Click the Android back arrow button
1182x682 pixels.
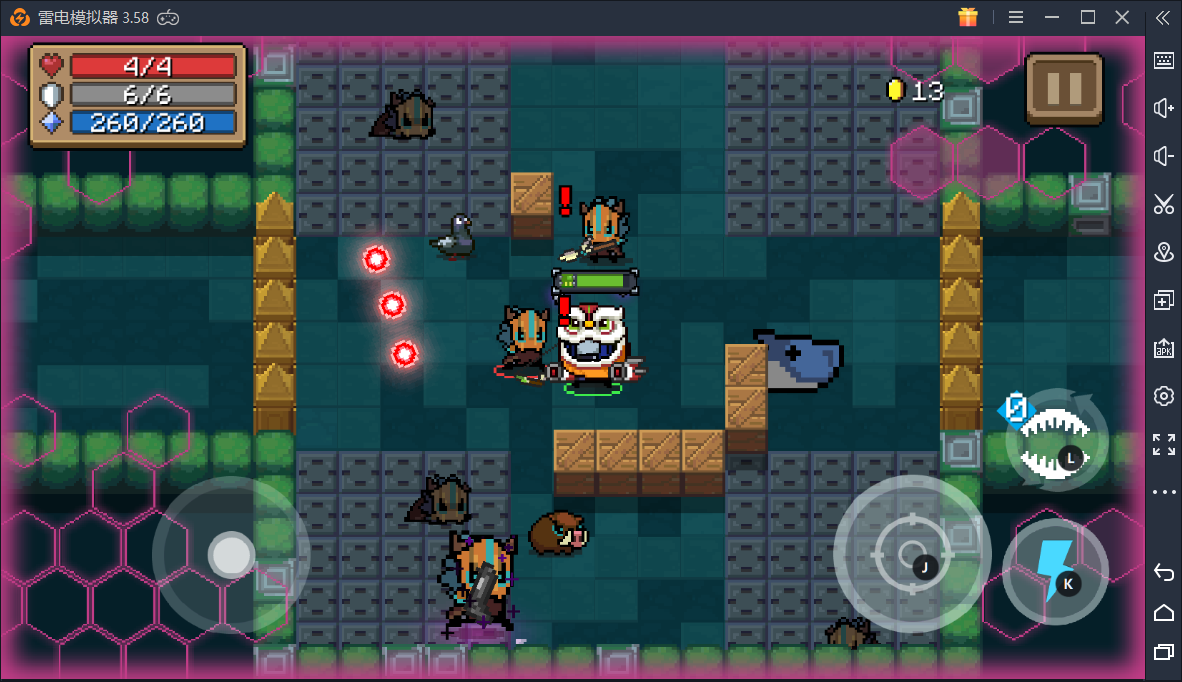tap(1163, 572)
